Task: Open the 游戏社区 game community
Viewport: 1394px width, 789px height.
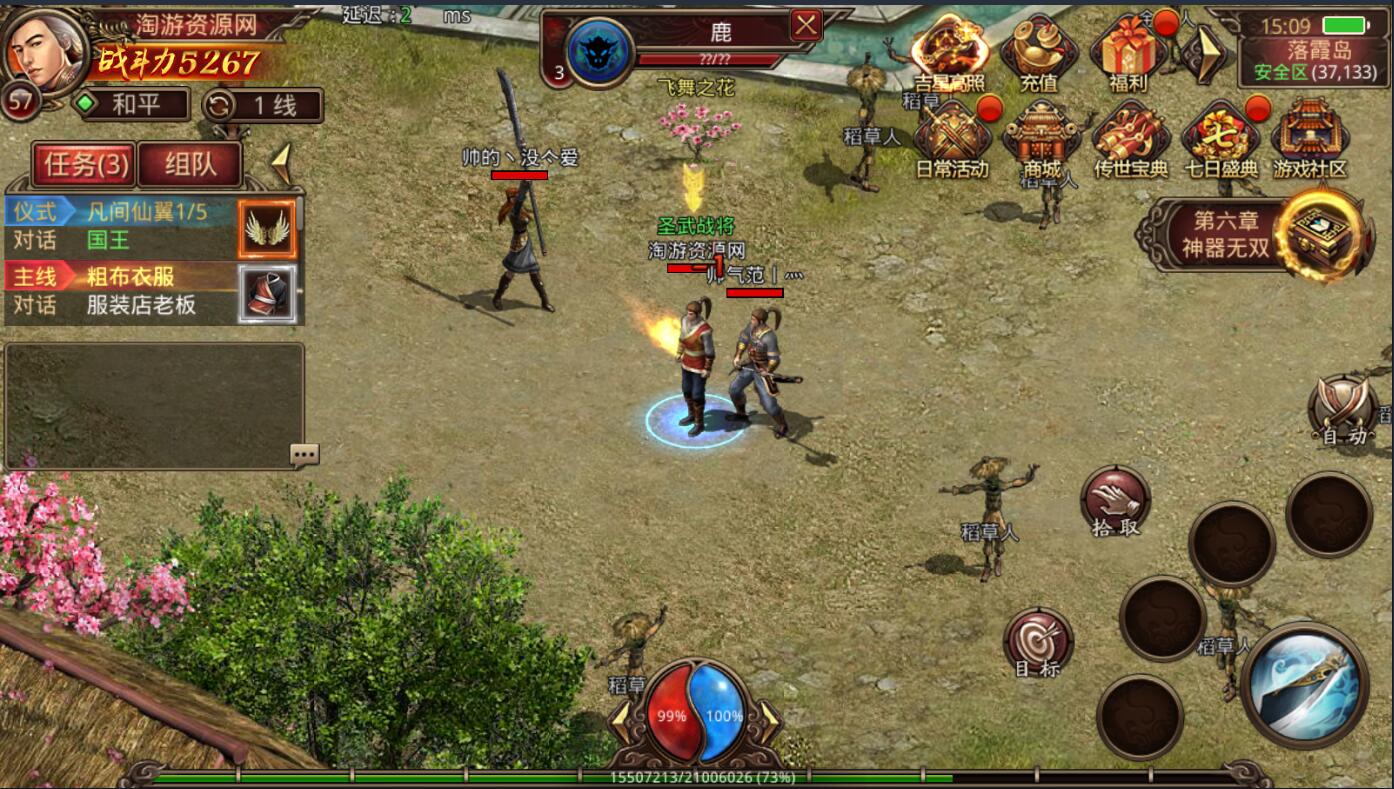Action: click(x=1310, y=140)
